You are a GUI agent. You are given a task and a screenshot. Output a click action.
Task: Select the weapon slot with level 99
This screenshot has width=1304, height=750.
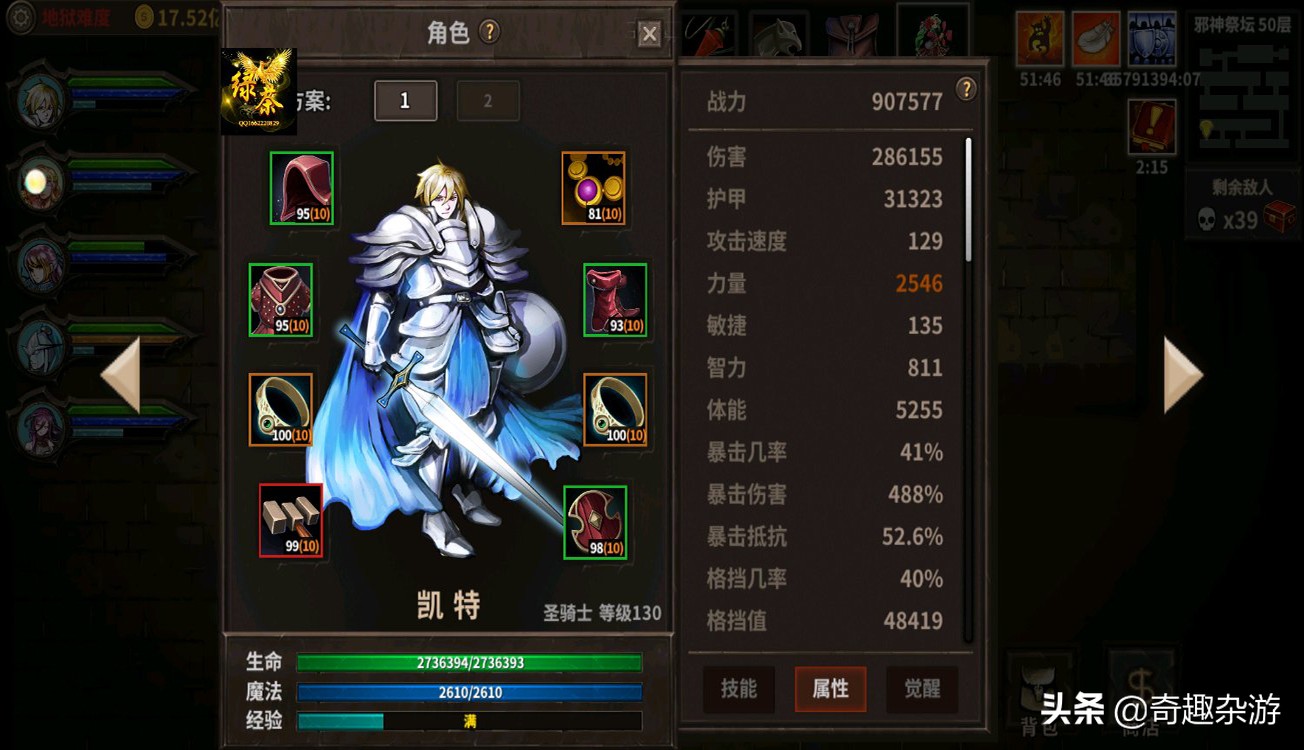click(x=292, y=520)
